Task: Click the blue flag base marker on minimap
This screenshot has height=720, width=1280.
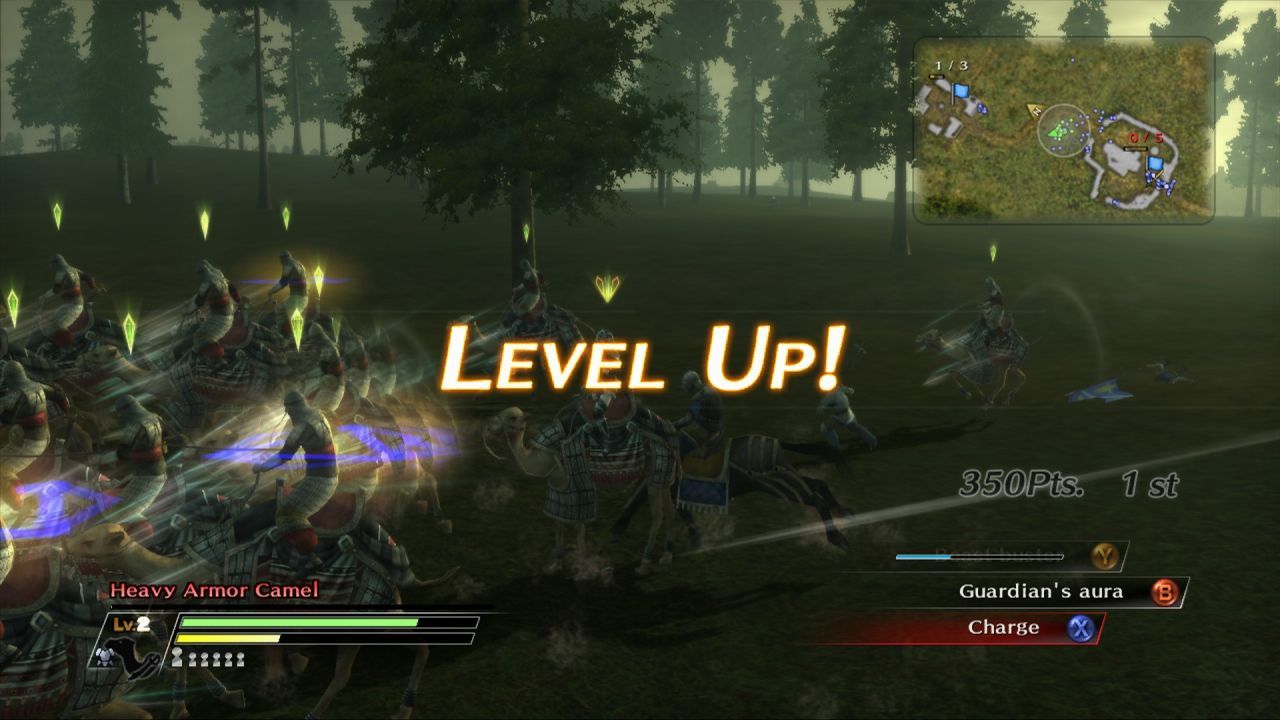Action: (961, 92)
